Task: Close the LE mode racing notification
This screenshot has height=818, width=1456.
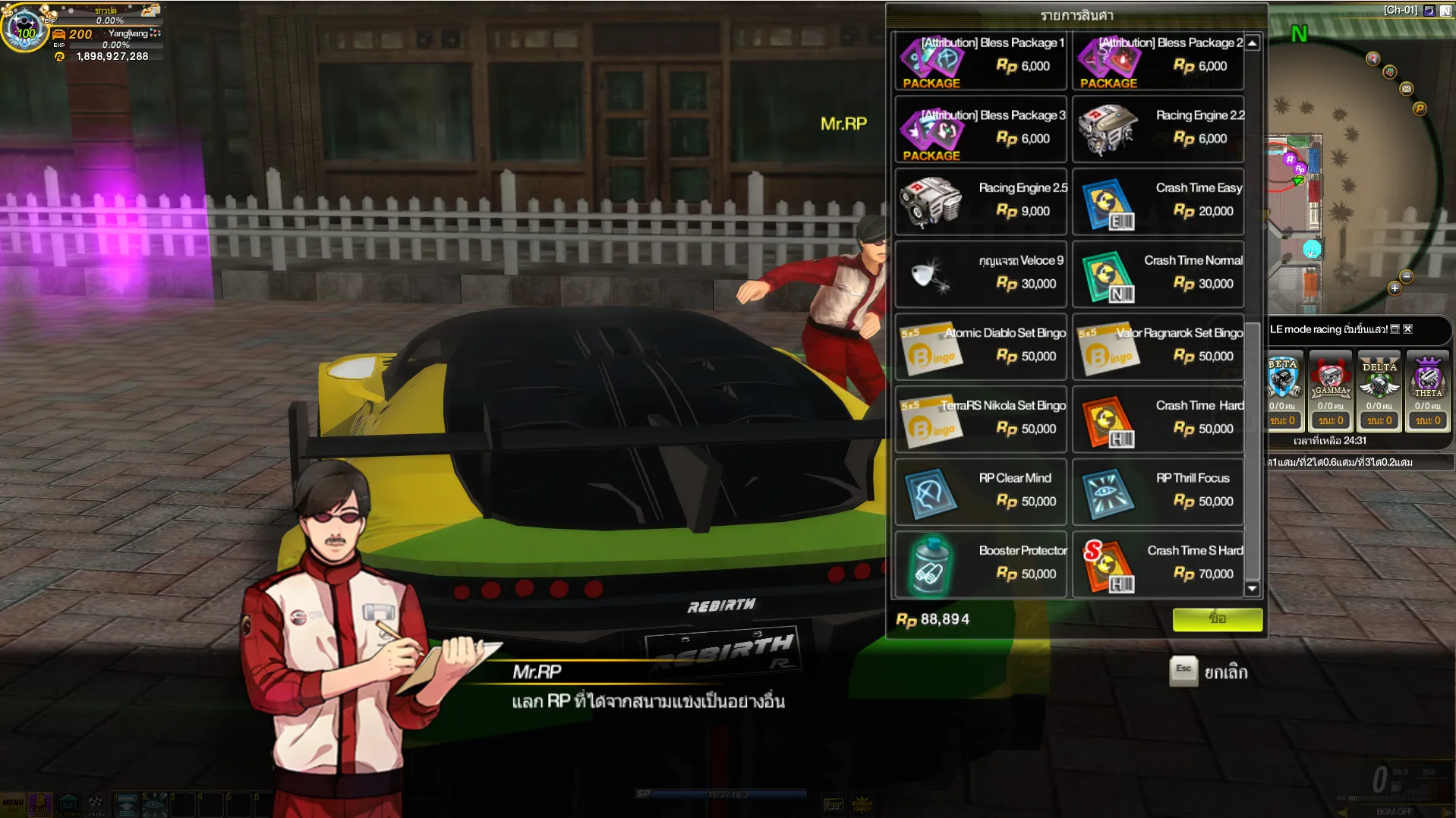Action: tap(1408, 329)
